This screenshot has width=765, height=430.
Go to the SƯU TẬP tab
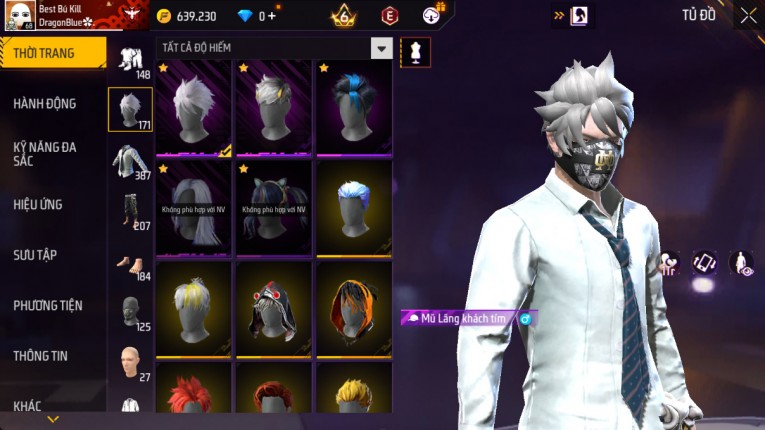(x=36, y=255)
